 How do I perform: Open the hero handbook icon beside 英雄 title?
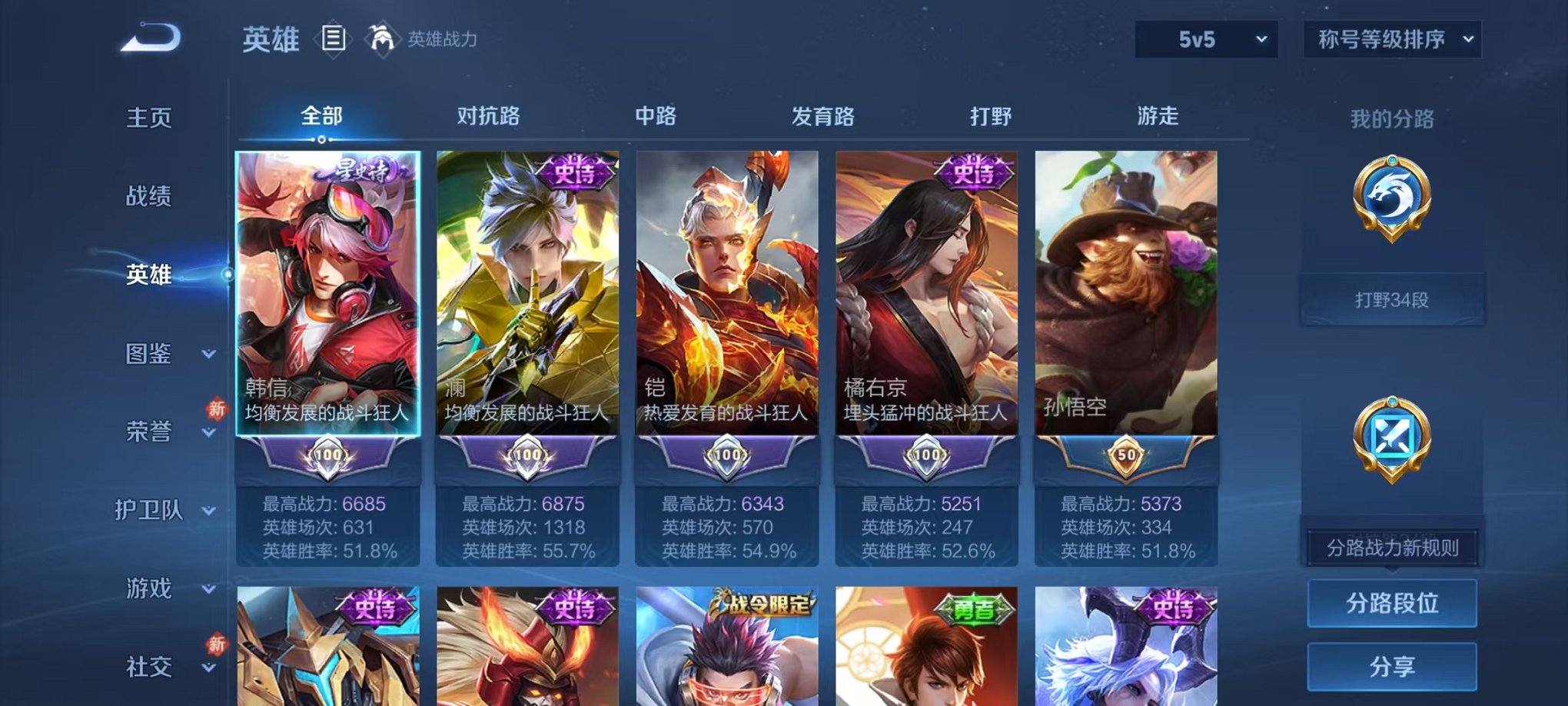pos(334,40)
